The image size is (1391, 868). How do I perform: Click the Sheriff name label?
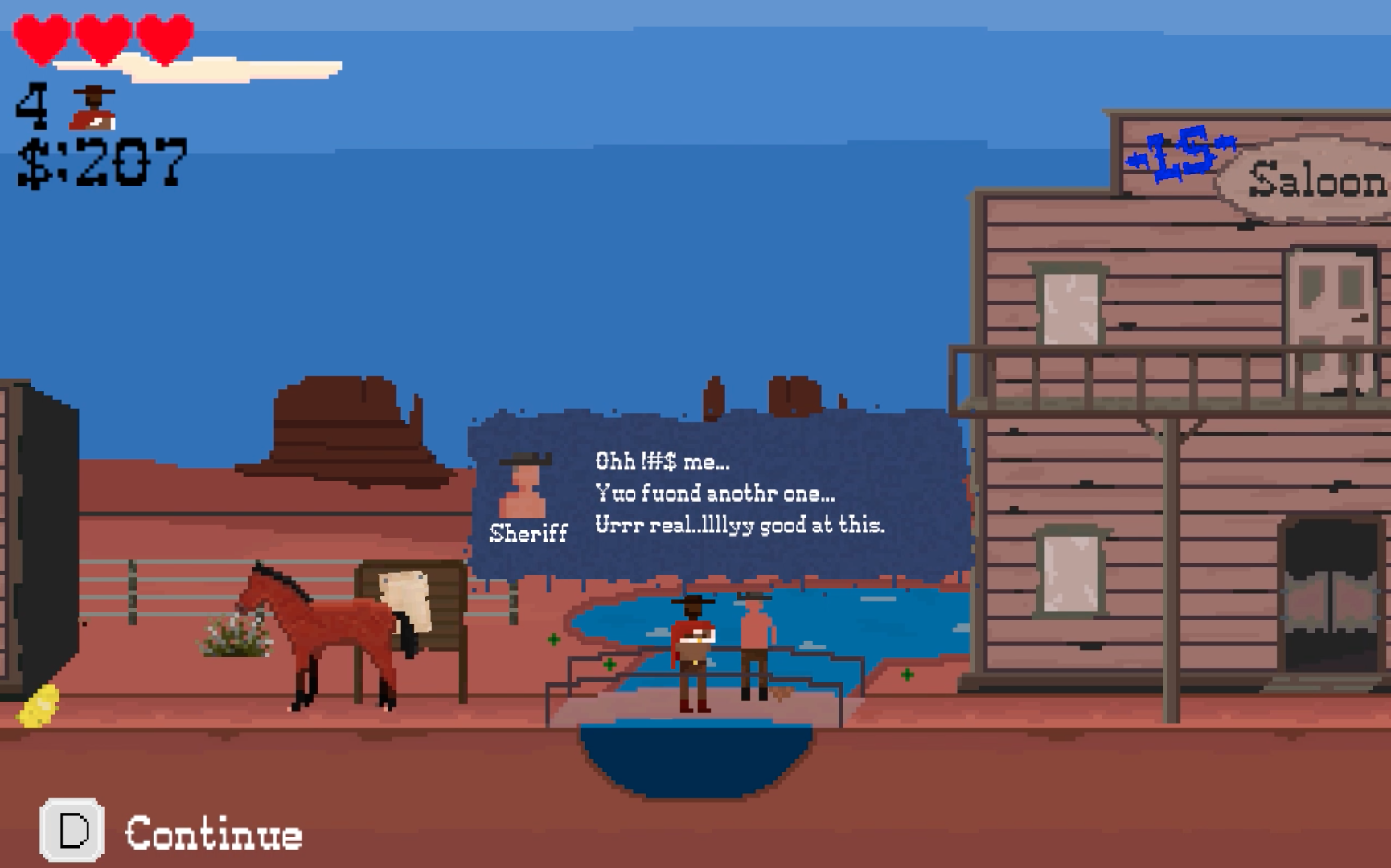527,533
